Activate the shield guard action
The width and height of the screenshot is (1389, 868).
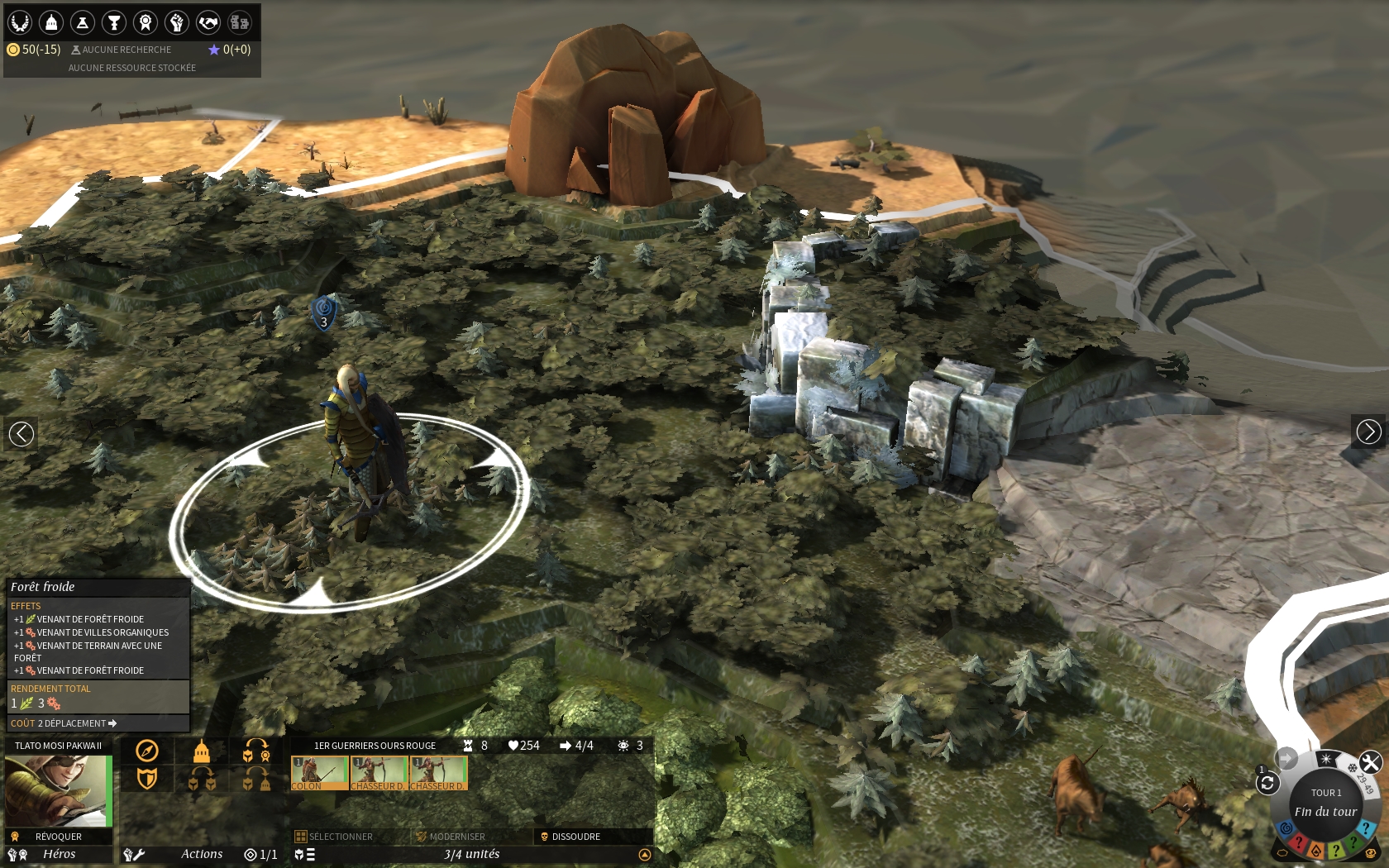147,778
